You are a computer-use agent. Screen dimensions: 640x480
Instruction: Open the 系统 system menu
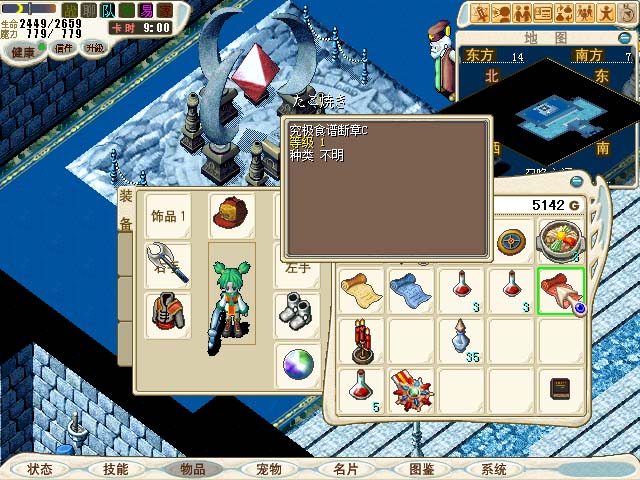[494, 468]
